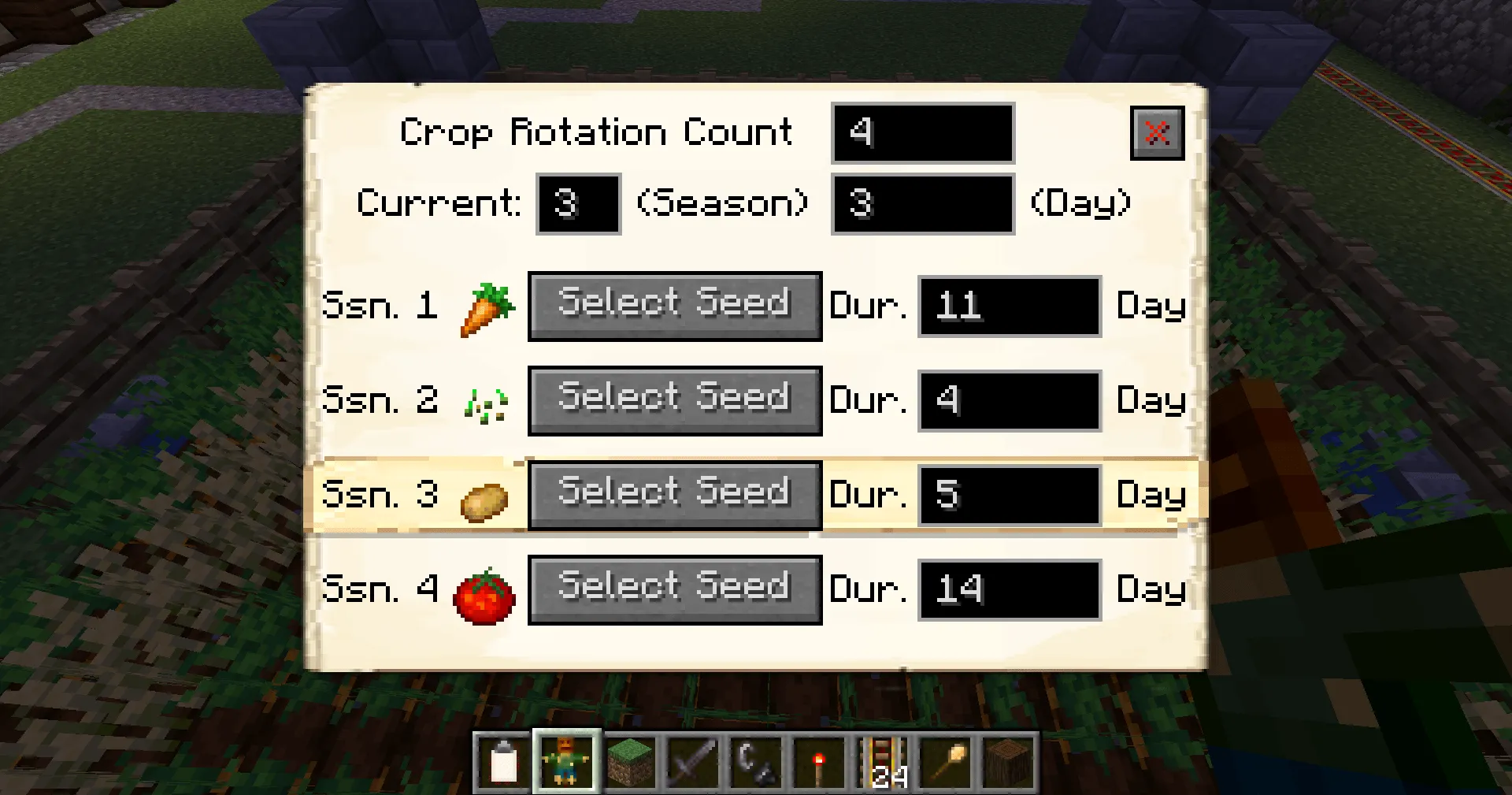Click the current Season number field
This screenshot has width=1512, height=795.
578,204
